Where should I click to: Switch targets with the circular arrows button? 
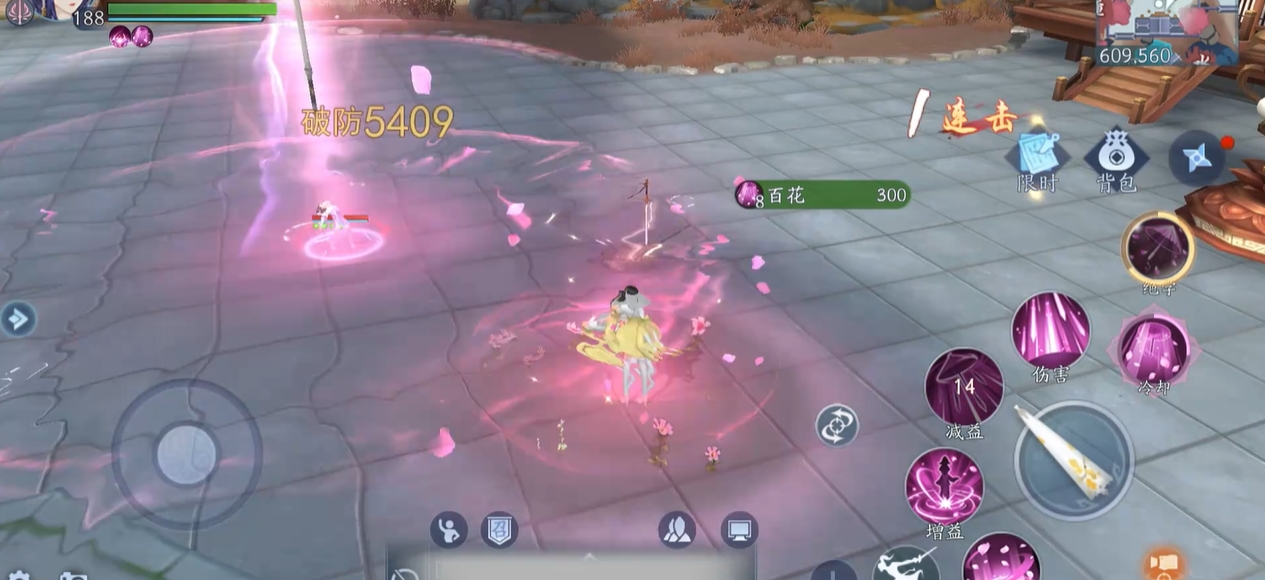click(836, 425)
